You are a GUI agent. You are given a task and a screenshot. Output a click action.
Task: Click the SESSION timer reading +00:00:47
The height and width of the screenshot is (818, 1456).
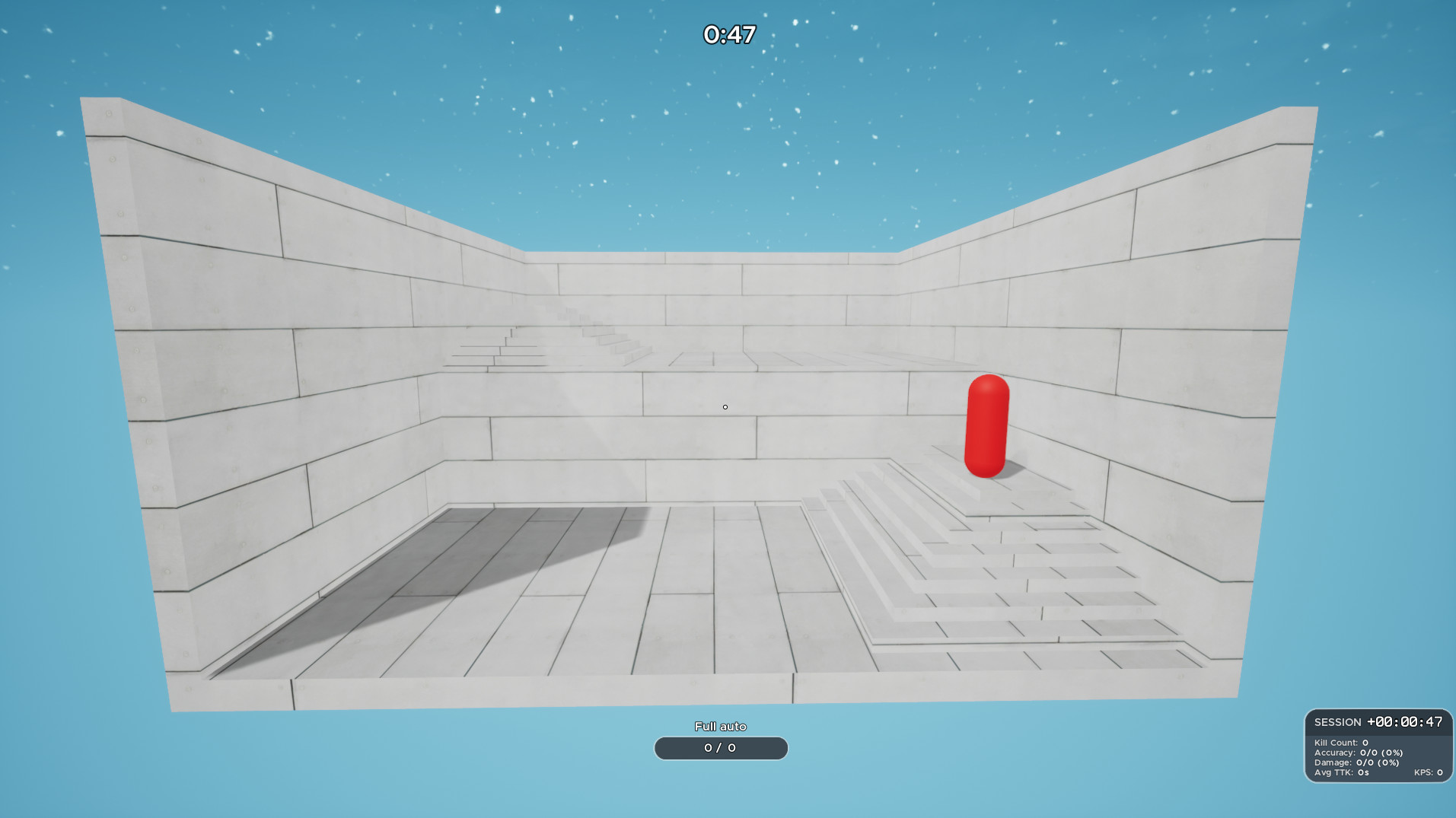[1406, 721]
